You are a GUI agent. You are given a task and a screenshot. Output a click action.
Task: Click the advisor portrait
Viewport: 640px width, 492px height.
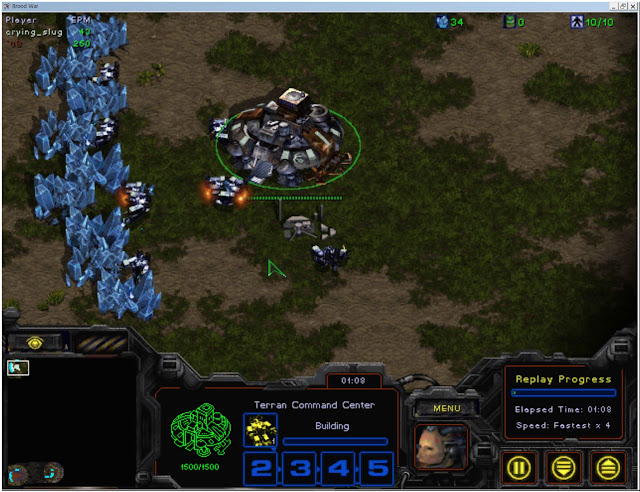pyautogui.click(x=441, y=447)
